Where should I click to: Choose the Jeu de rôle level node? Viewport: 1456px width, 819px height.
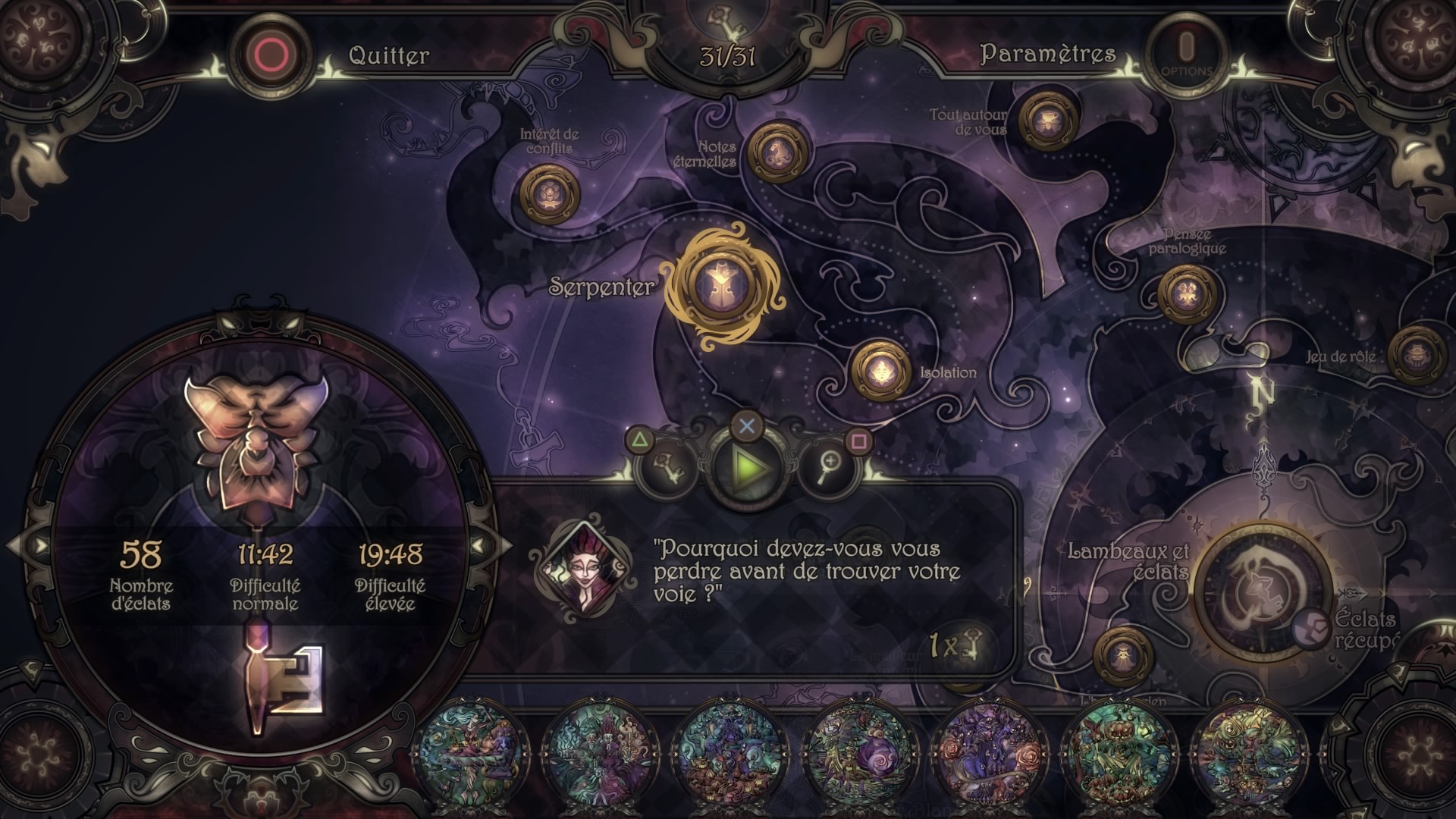coord(1415,354)
